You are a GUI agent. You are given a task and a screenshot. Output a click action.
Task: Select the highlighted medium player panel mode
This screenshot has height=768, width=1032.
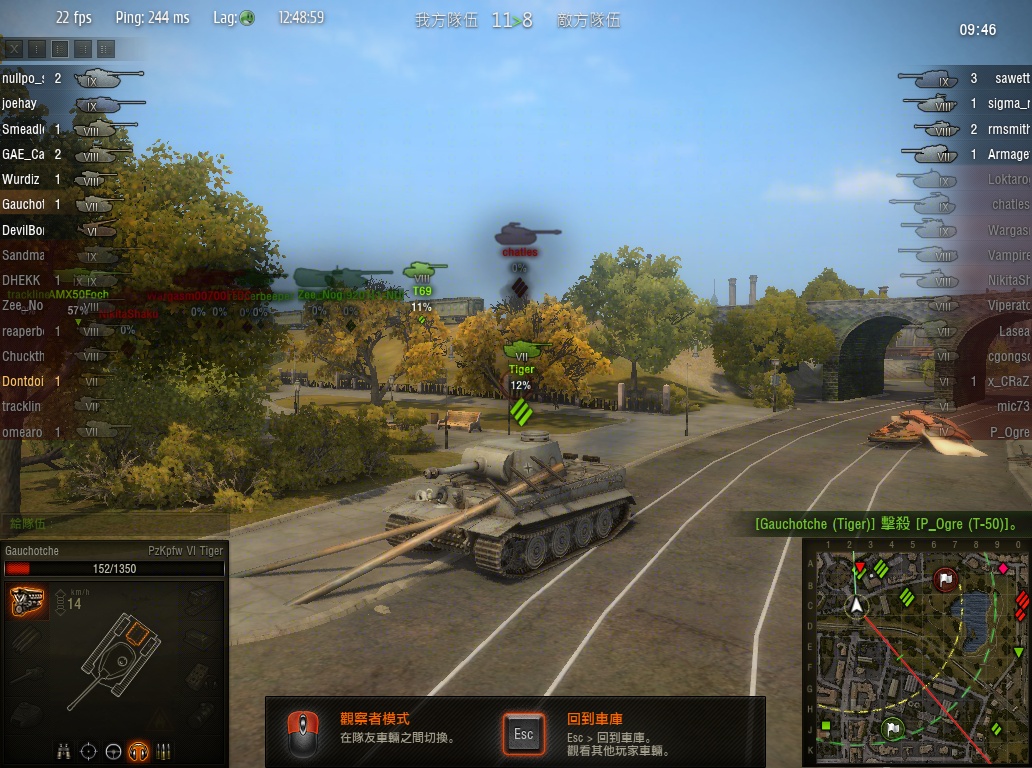[x=60, y=48]
